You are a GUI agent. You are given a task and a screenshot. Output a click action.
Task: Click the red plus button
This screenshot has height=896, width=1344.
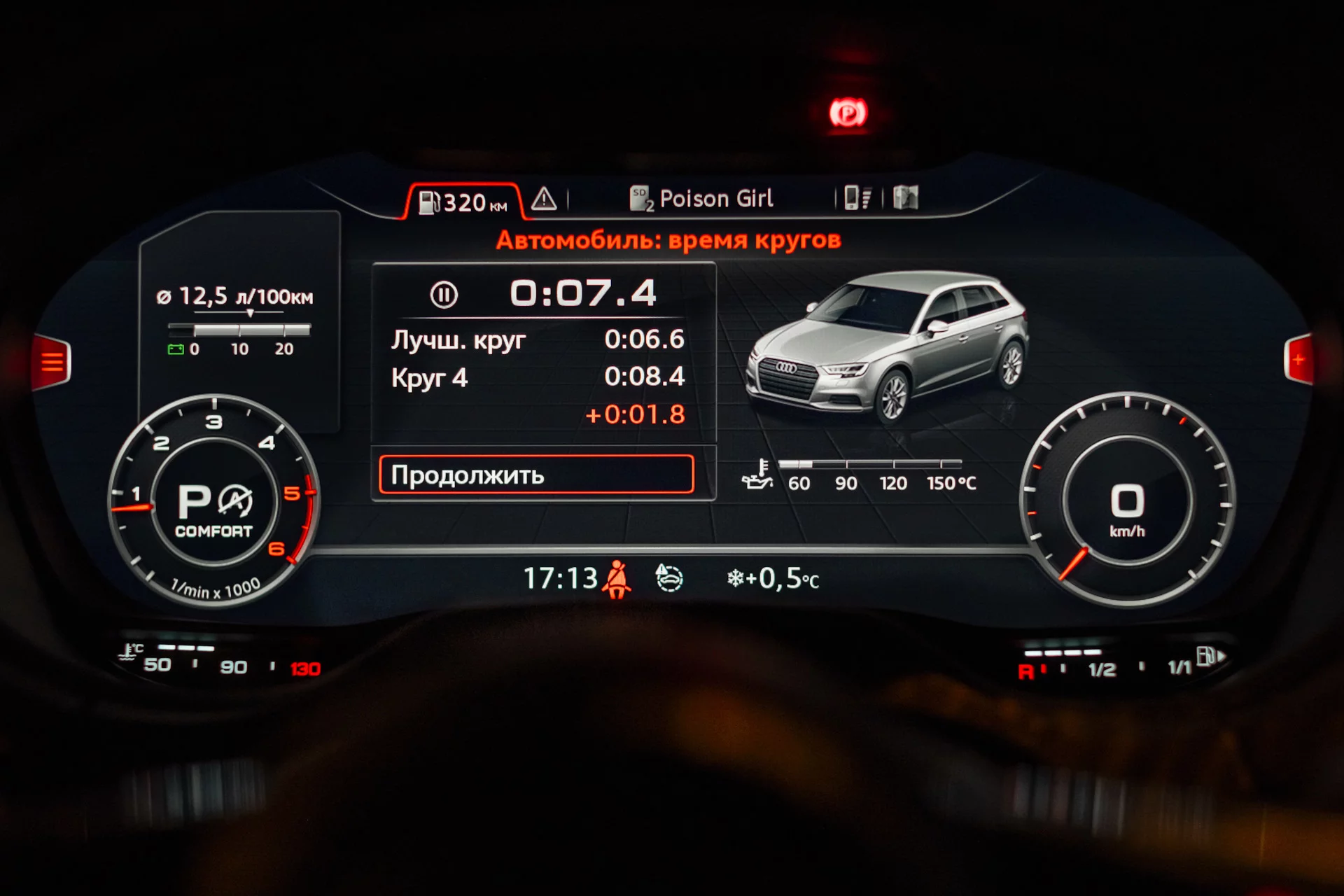[x=1298, y=360]
